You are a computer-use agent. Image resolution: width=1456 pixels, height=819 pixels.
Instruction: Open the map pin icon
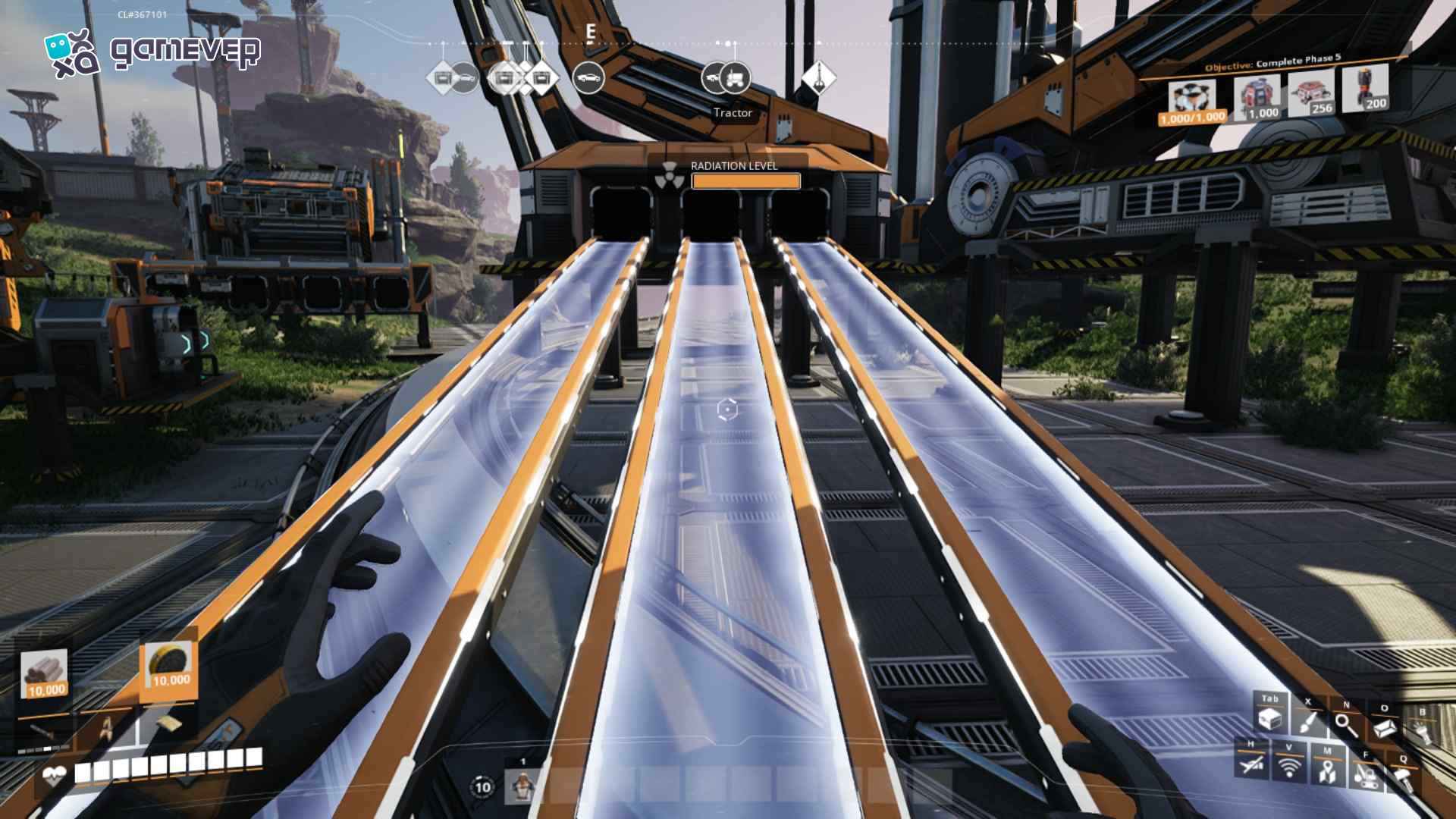pos(1326,771)
